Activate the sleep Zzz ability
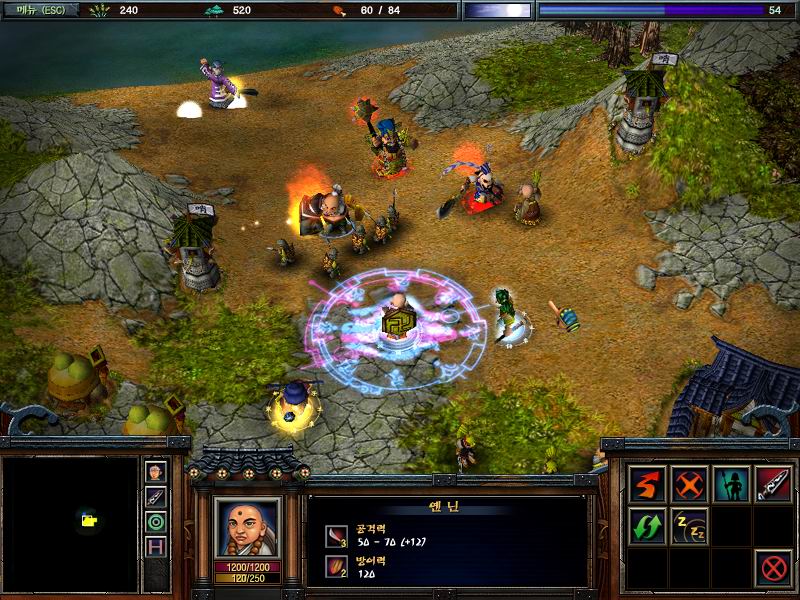 pos(689,526)
